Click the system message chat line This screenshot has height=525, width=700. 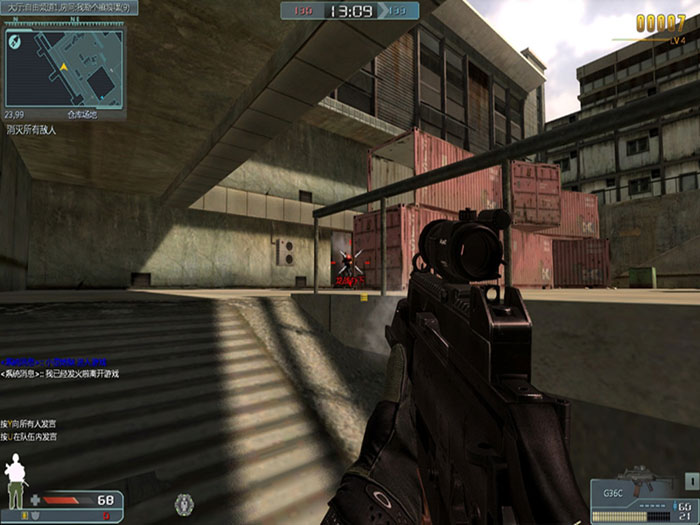click(x=60, y=374)
